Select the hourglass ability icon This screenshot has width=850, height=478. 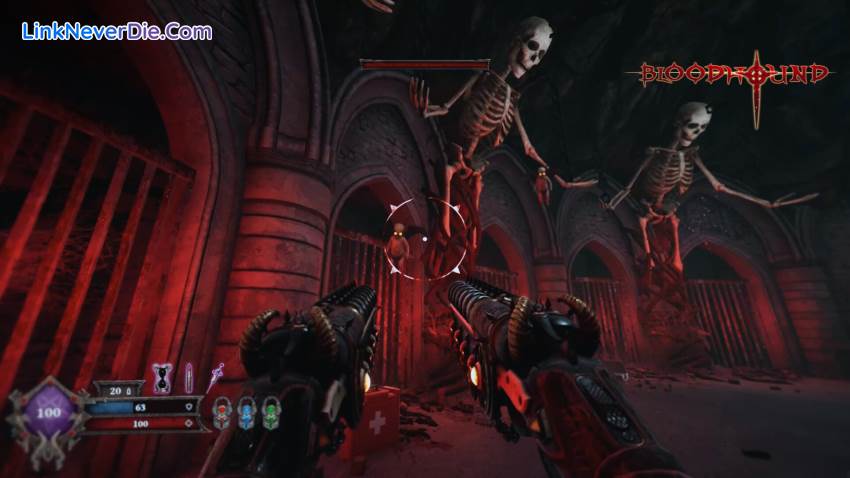(161, 378)
